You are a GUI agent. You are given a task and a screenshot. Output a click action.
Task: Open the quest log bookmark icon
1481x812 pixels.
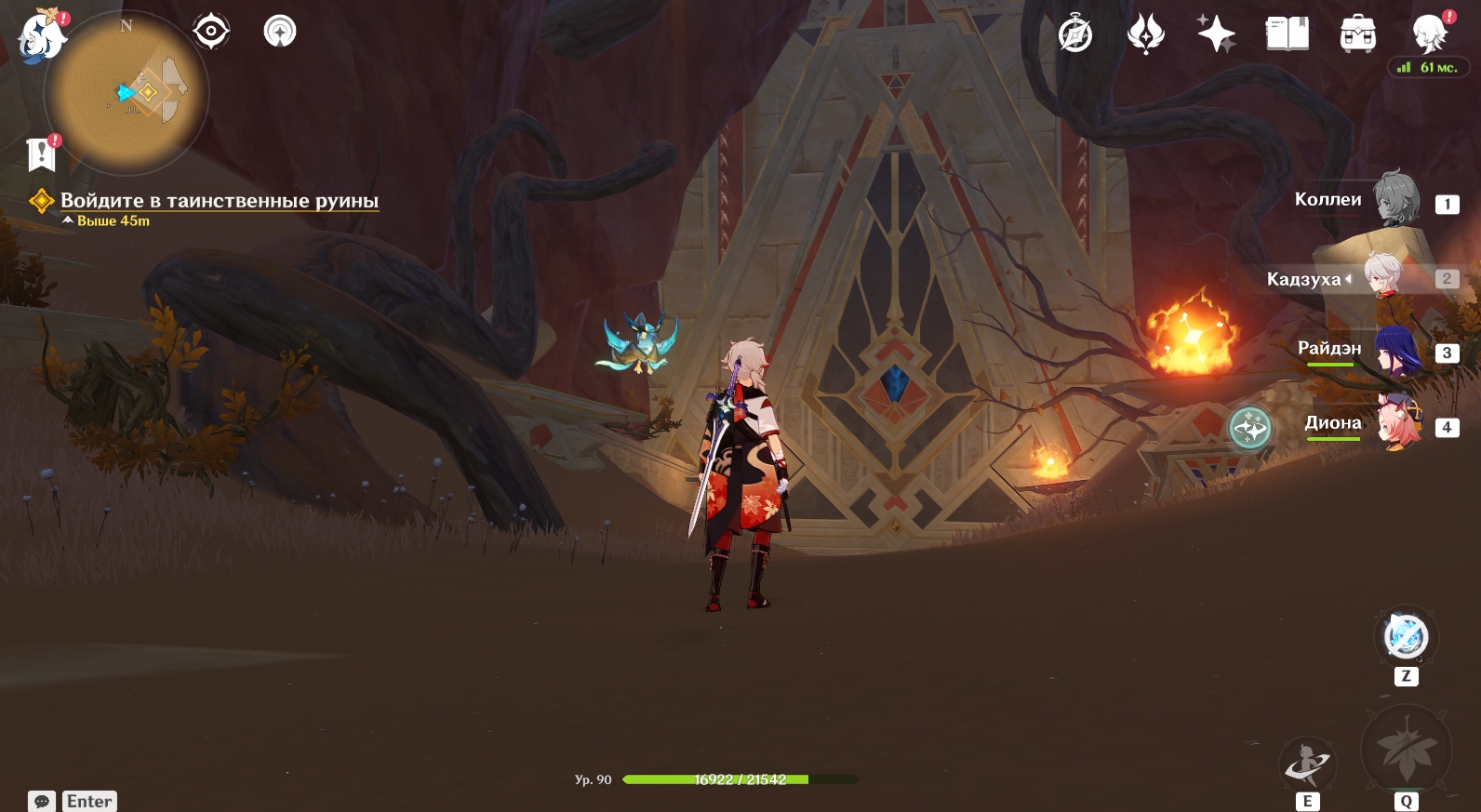[42, 154]
